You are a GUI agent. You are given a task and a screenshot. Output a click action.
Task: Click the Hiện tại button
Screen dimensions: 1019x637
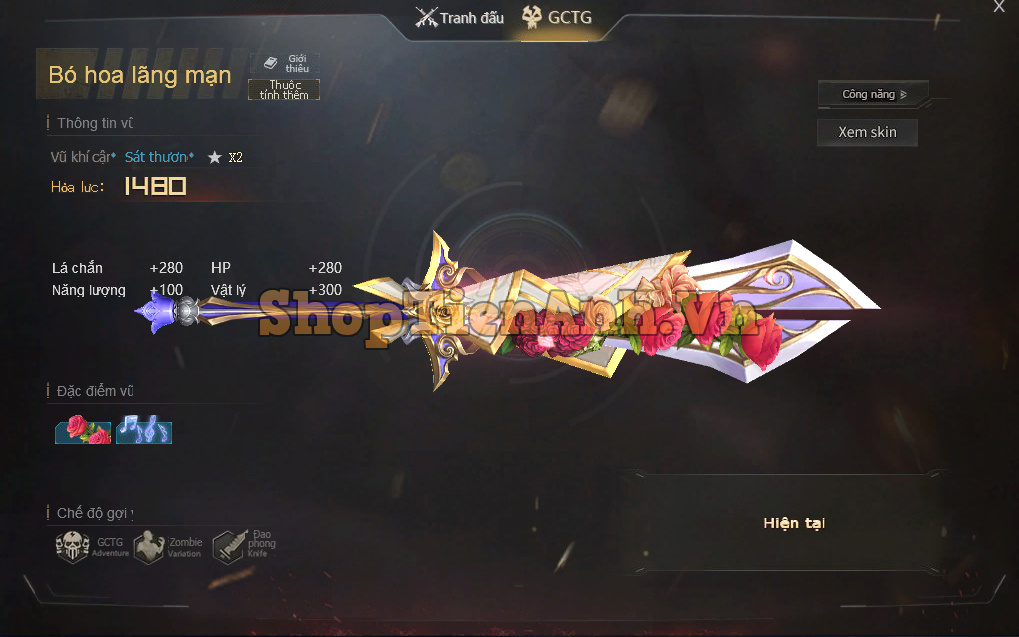[793, 523]
